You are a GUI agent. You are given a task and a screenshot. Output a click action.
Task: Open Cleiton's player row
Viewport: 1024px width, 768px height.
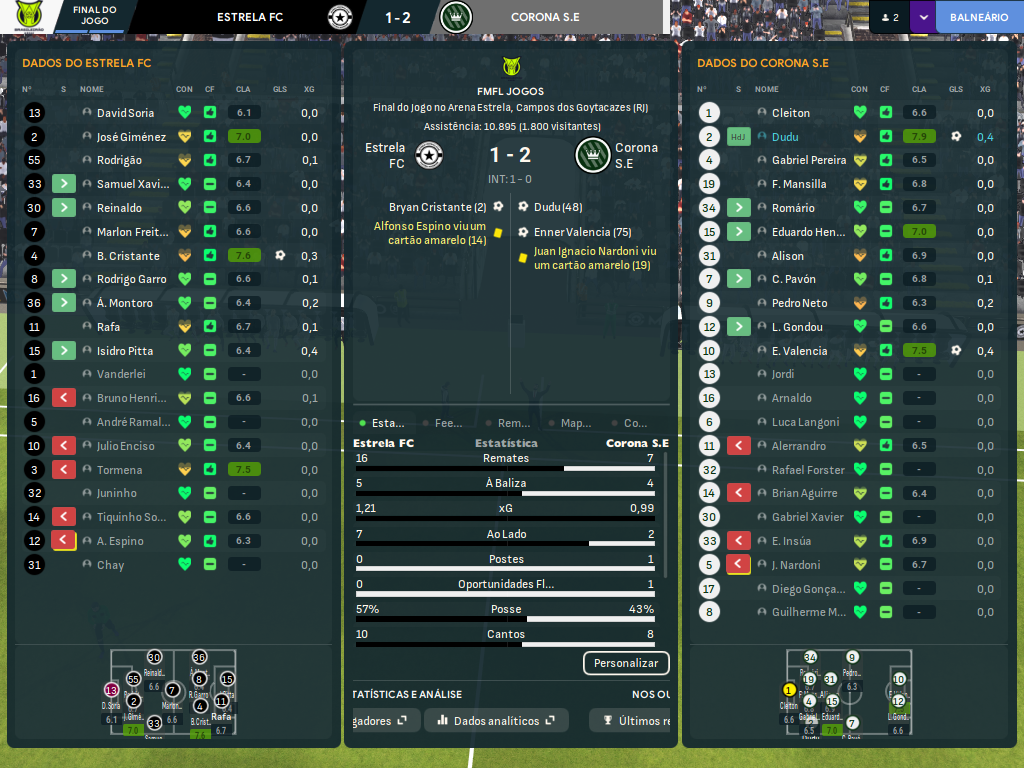(x=791, y=113)
